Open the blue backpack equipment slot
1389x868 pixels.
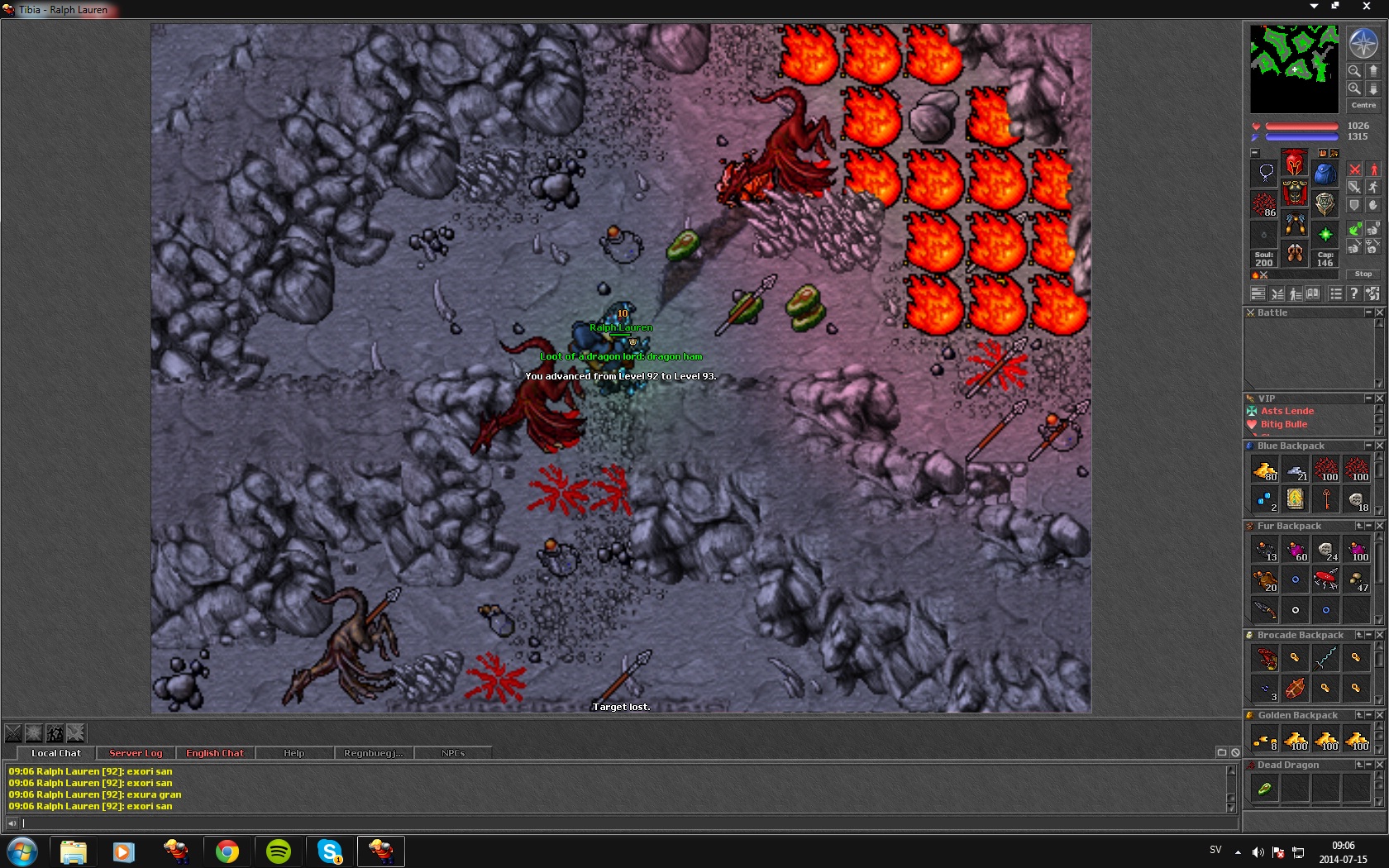click(1325, 174)
